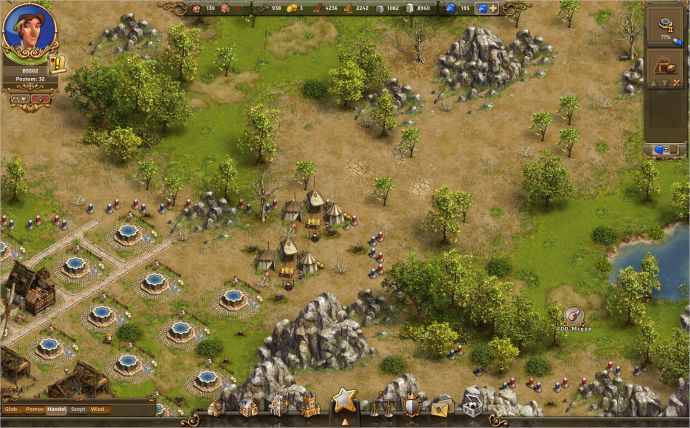Add gems with the plus button
The width and height of the screenshot is (690, 428).
pyautogui.click(x=493, y=8)
